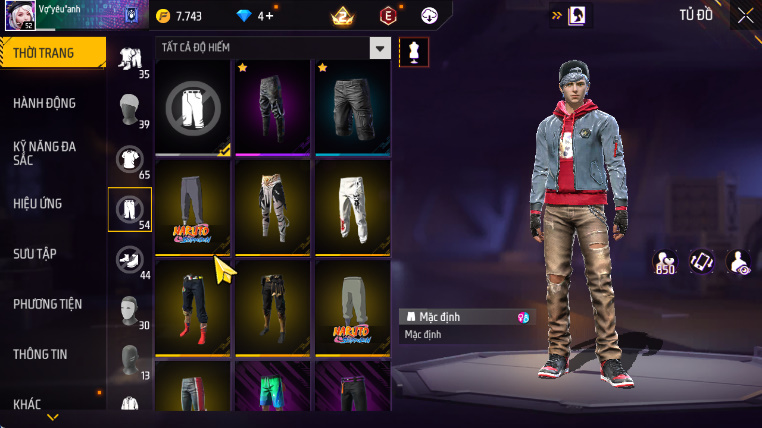The image size is (762, 428).
Task: Pick the shoes subcategory icon
Action: pos(129,260)
